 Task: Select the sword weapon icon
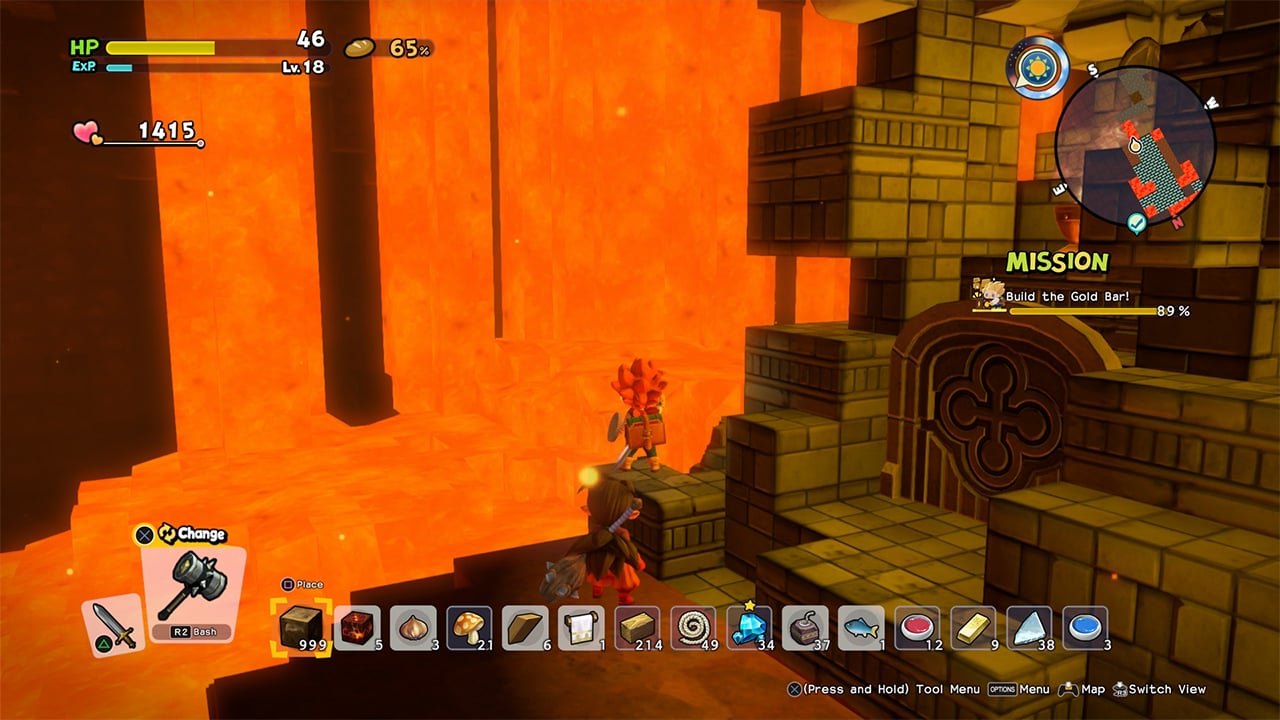[114, 625]
